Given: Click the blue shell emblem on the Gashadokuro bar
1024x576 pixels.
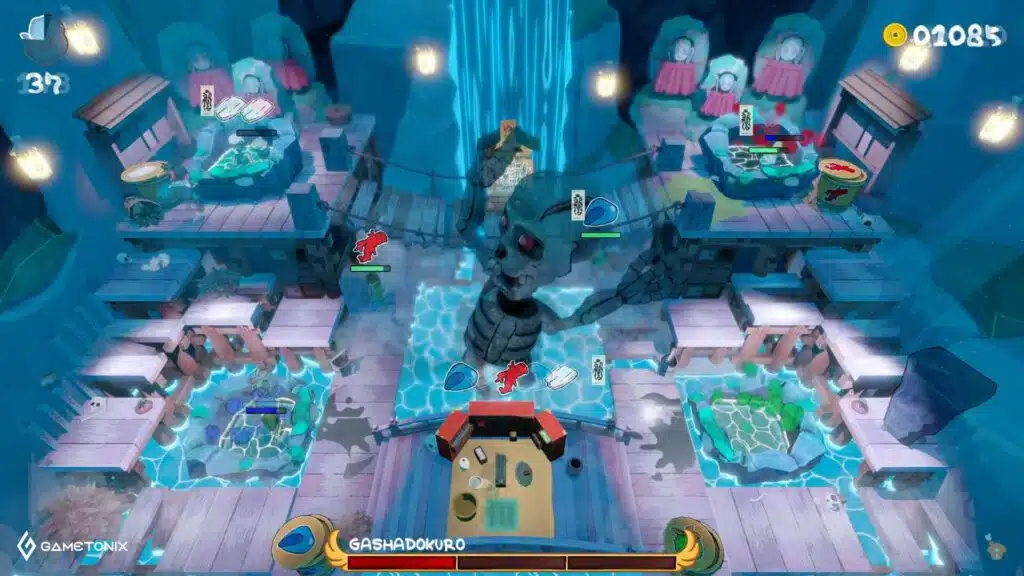Looking at the screenshot, I should pos(301,545).
